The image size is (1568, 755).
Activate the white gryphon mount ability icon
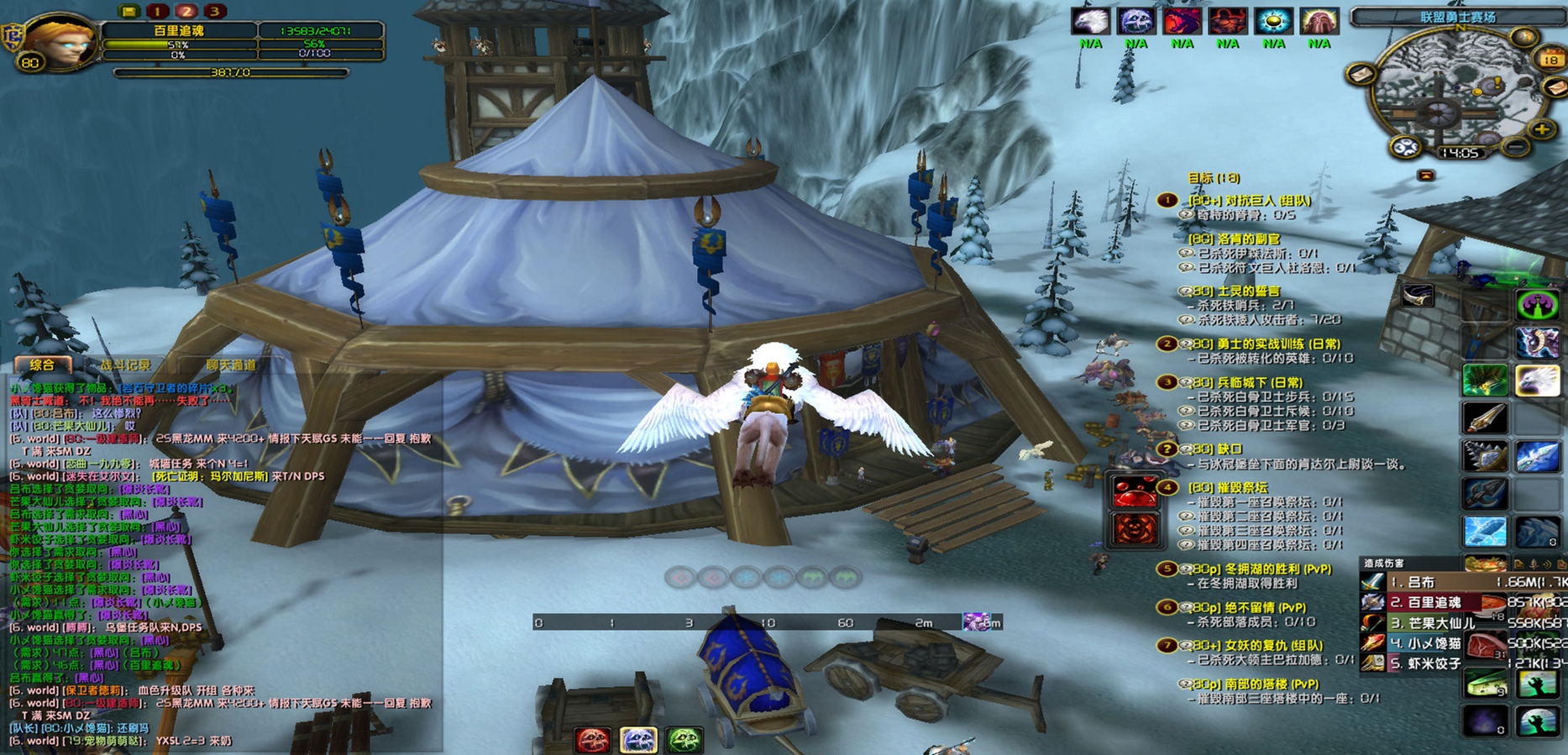click(x=1537, y=380)
